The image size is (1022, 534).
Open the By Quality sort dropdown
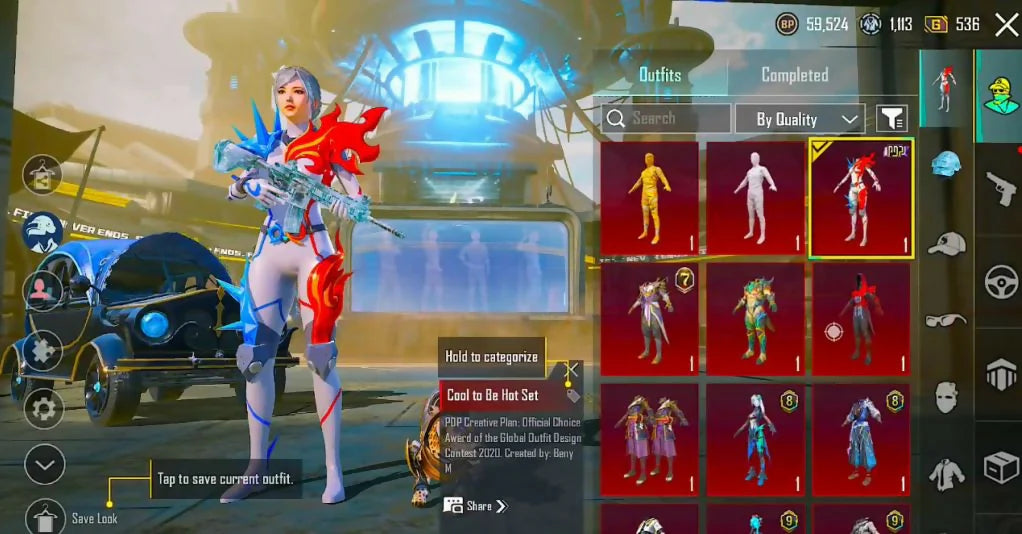click(x=800, y=119)
